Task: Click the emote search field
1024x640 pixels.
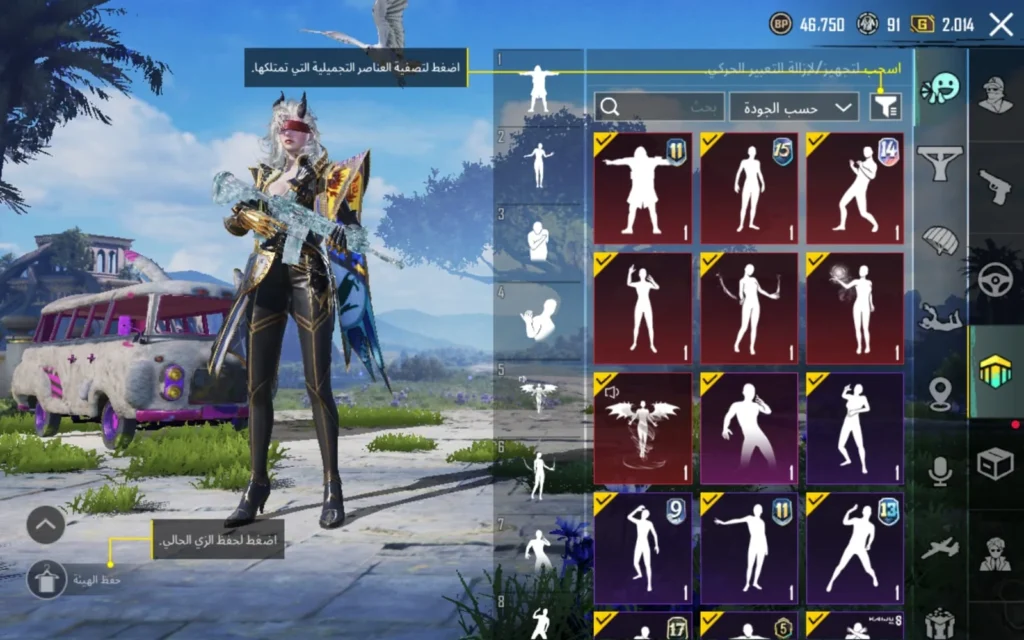Action: point(659,106)
